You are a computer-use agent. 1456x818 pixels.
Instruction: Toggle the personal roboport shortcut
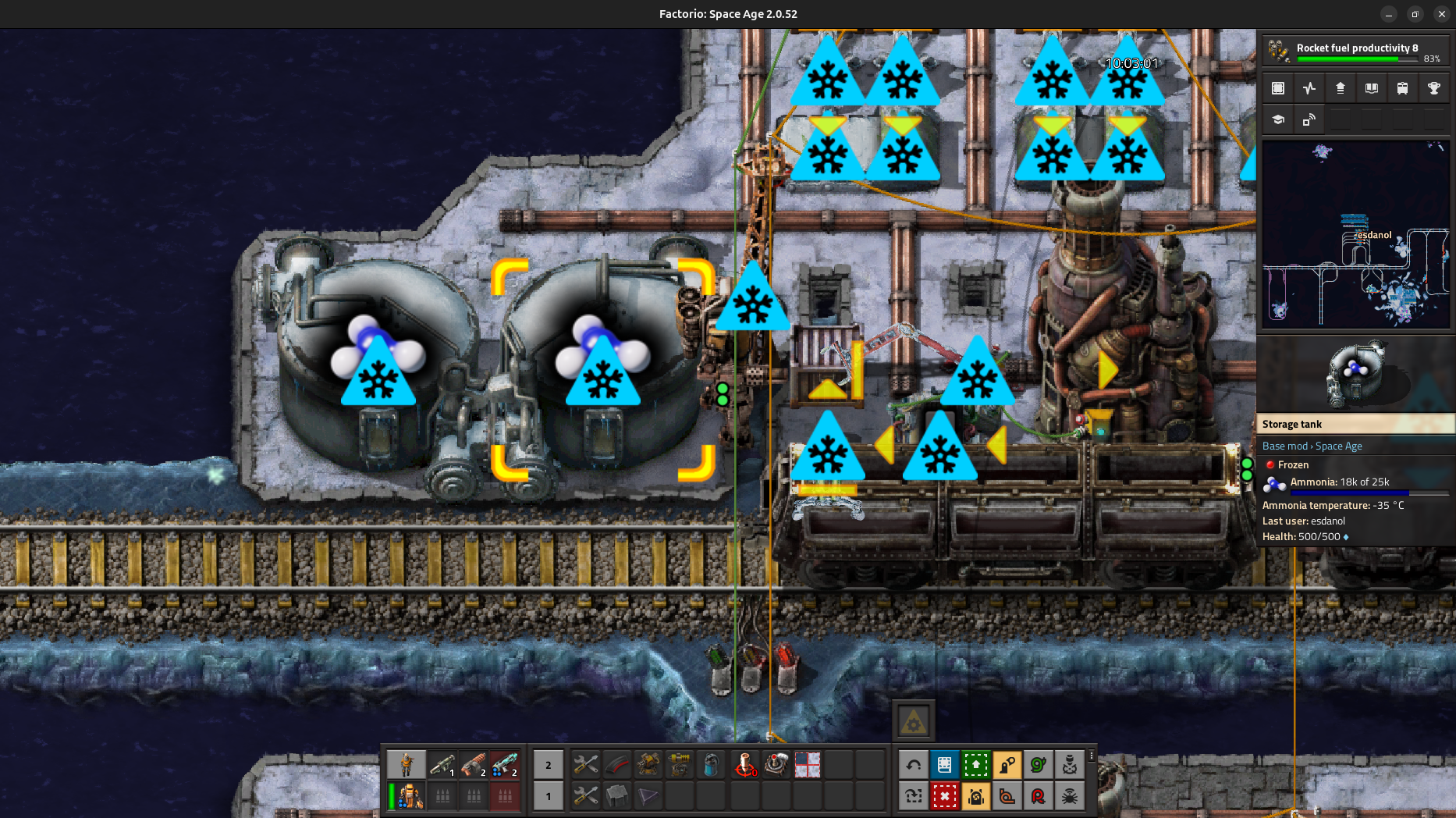tap(975, 796)
